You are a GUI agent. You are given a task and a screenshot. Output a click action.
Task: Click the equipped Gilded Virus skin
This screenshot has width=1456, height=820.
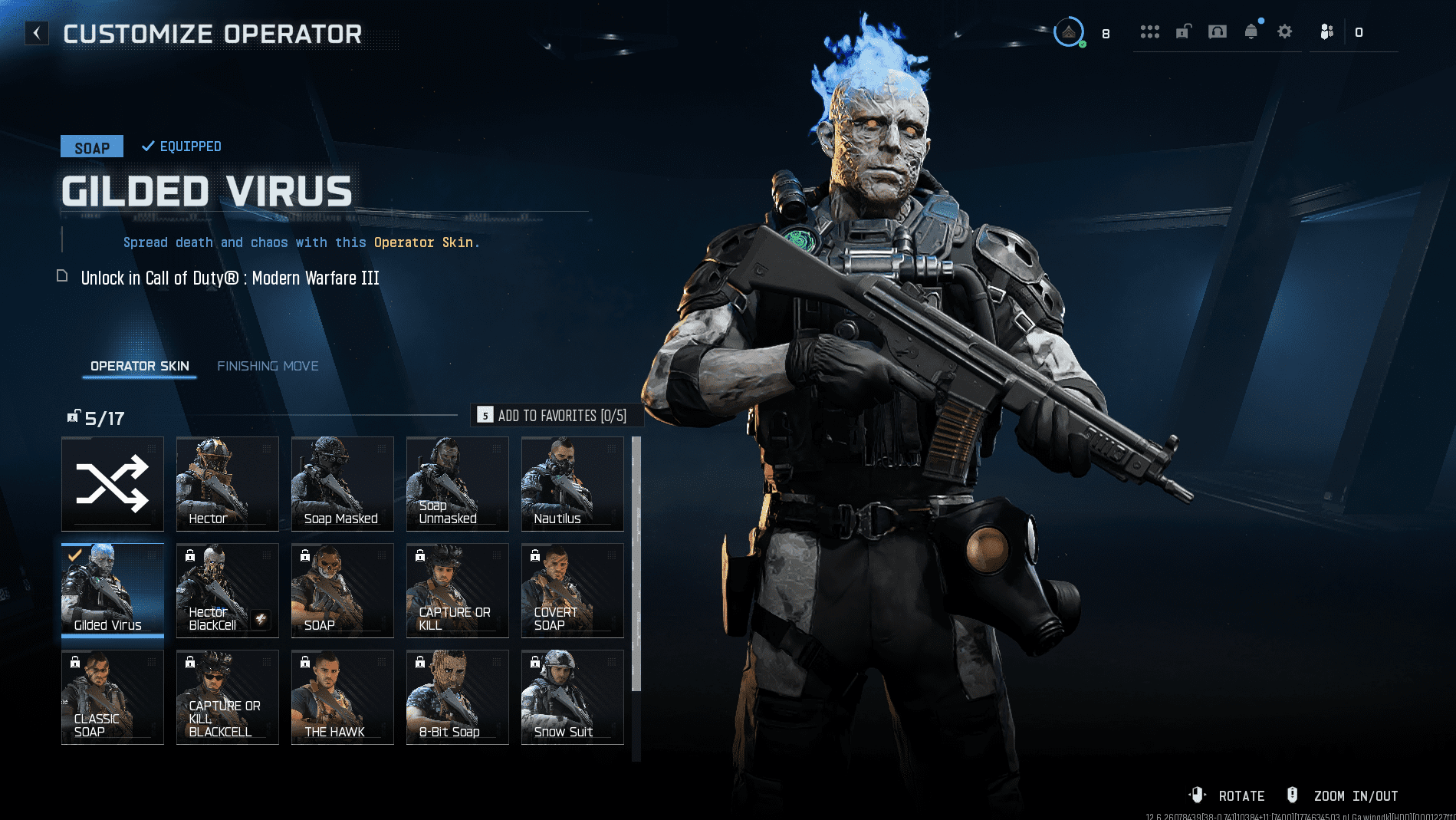tap(113, 591)
